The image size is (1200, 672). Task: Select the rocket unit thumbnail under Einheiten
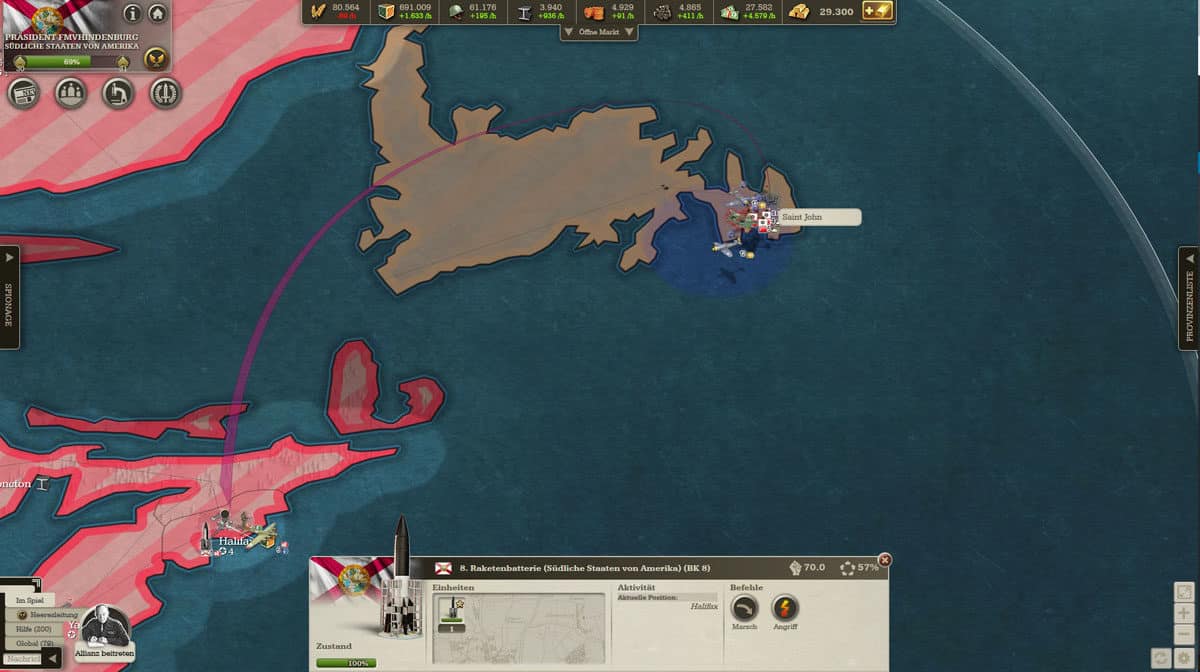click(x=452, y=613)
